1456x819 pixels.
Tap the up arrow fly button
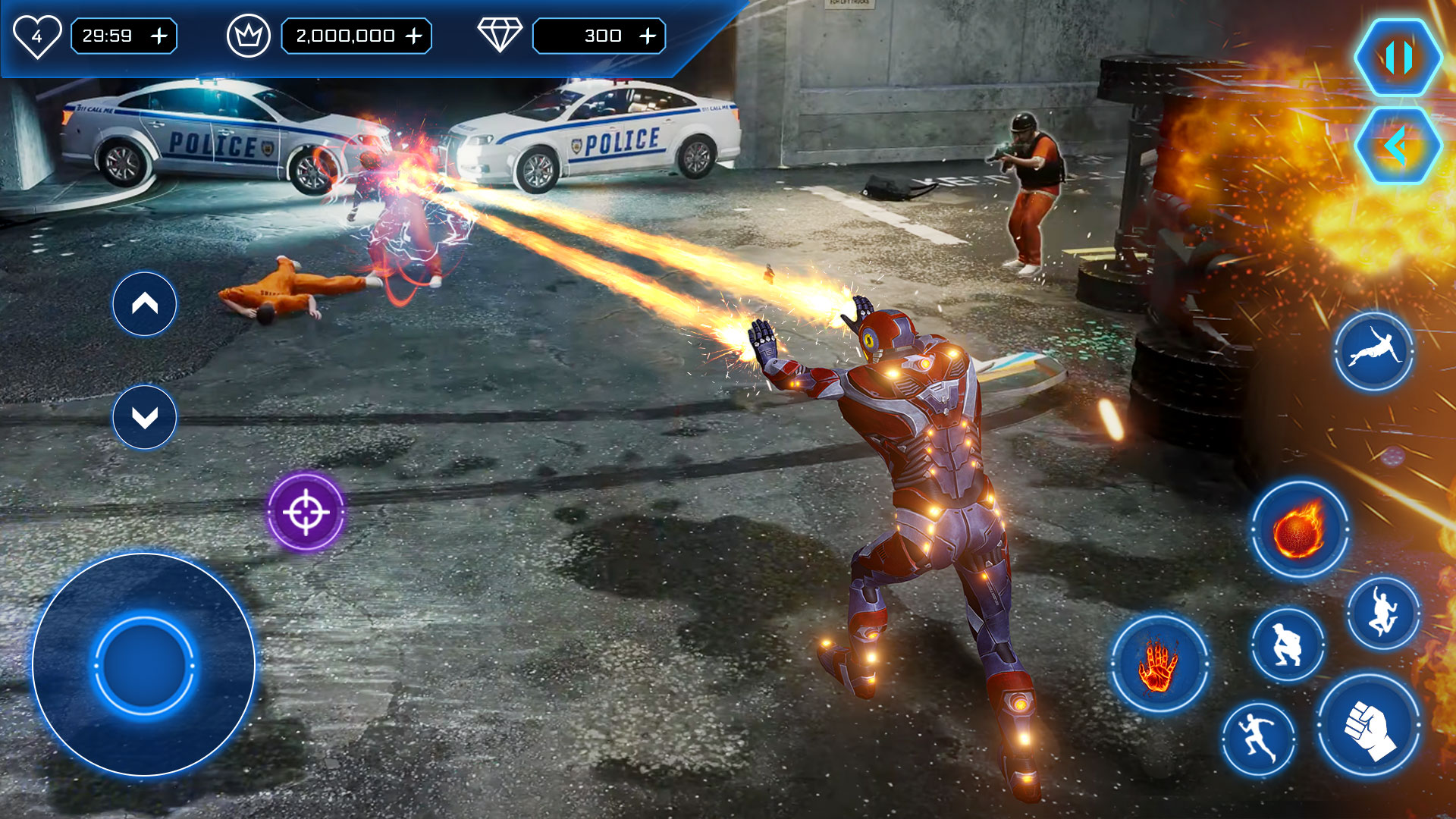(x=145, y=304)
